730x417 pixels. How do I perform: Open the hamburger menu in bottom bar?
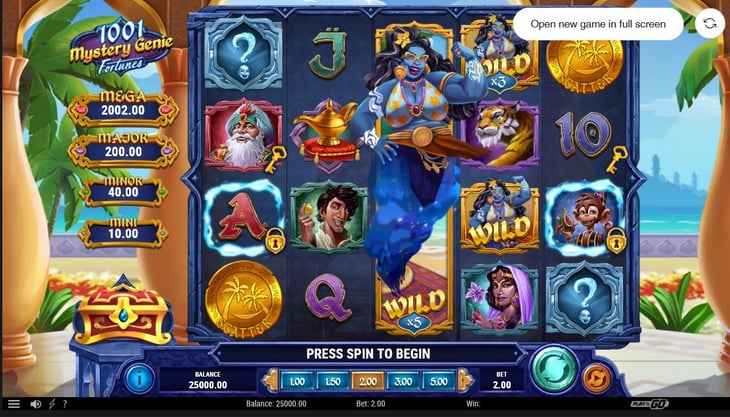point(13,405)
